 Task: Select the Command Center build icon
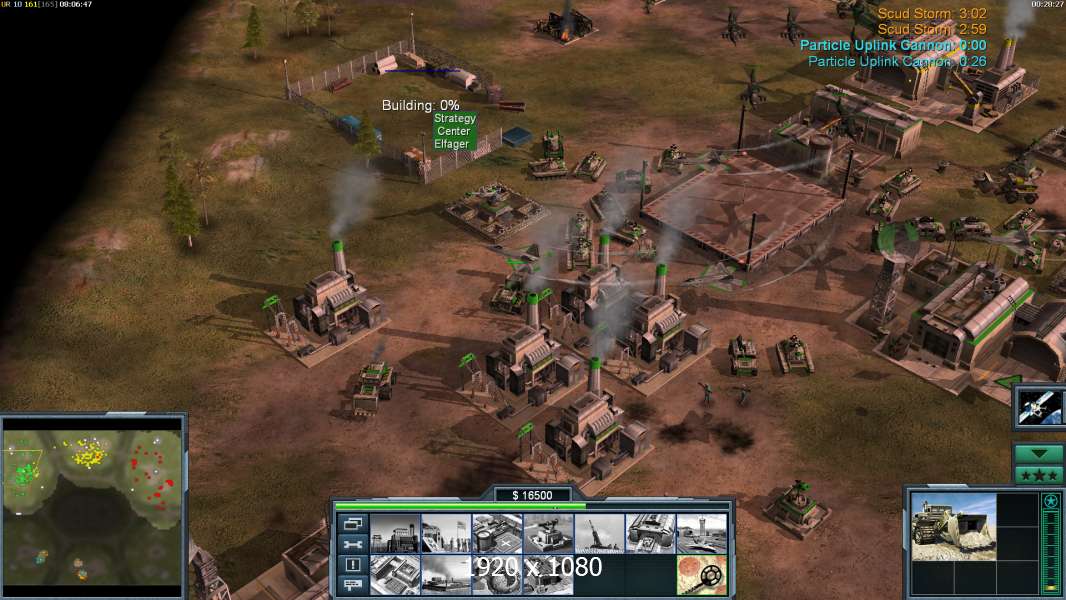tap(547, 574)
